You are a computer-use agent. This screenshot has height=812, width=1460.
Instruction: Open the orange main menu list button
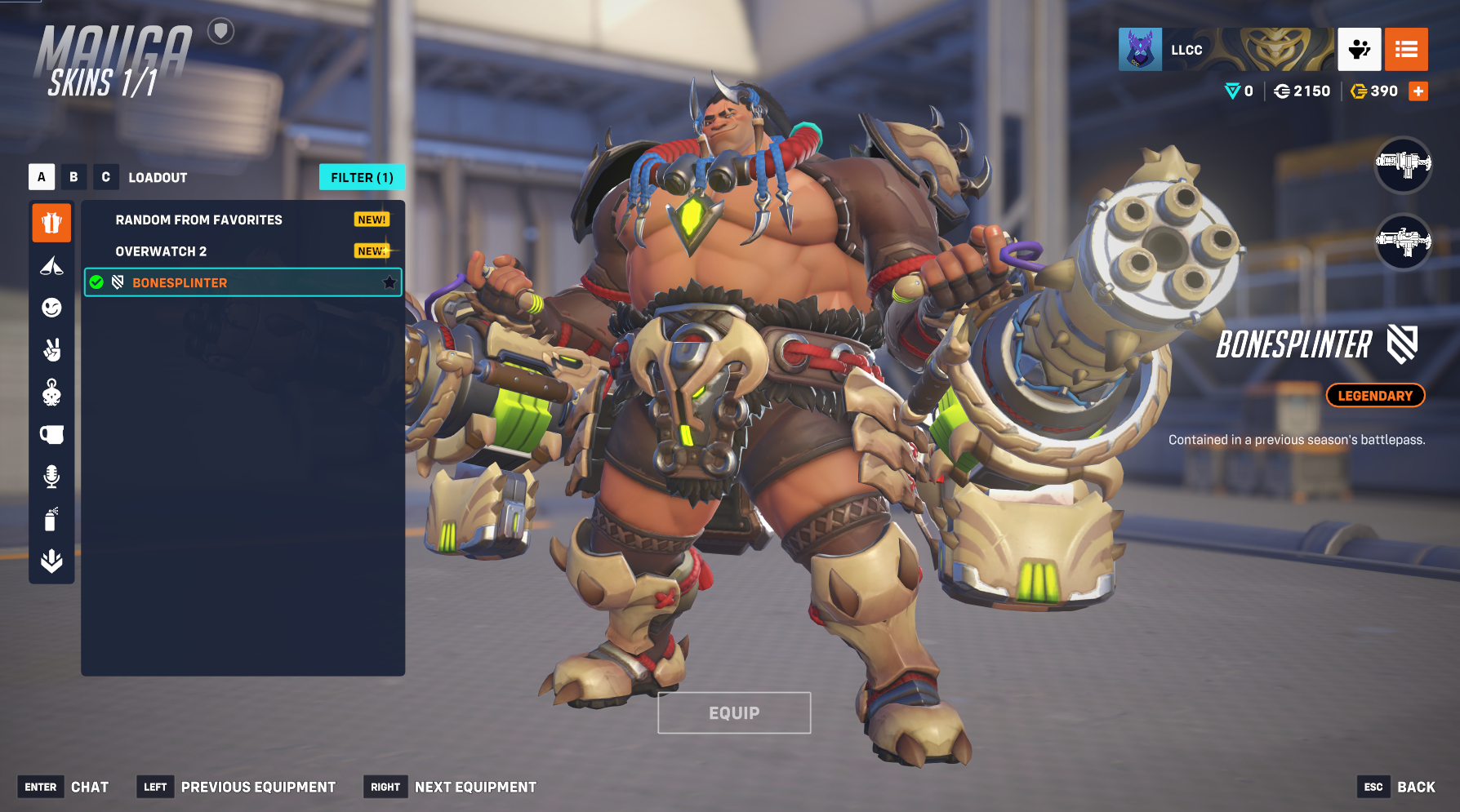point(1406,50)
